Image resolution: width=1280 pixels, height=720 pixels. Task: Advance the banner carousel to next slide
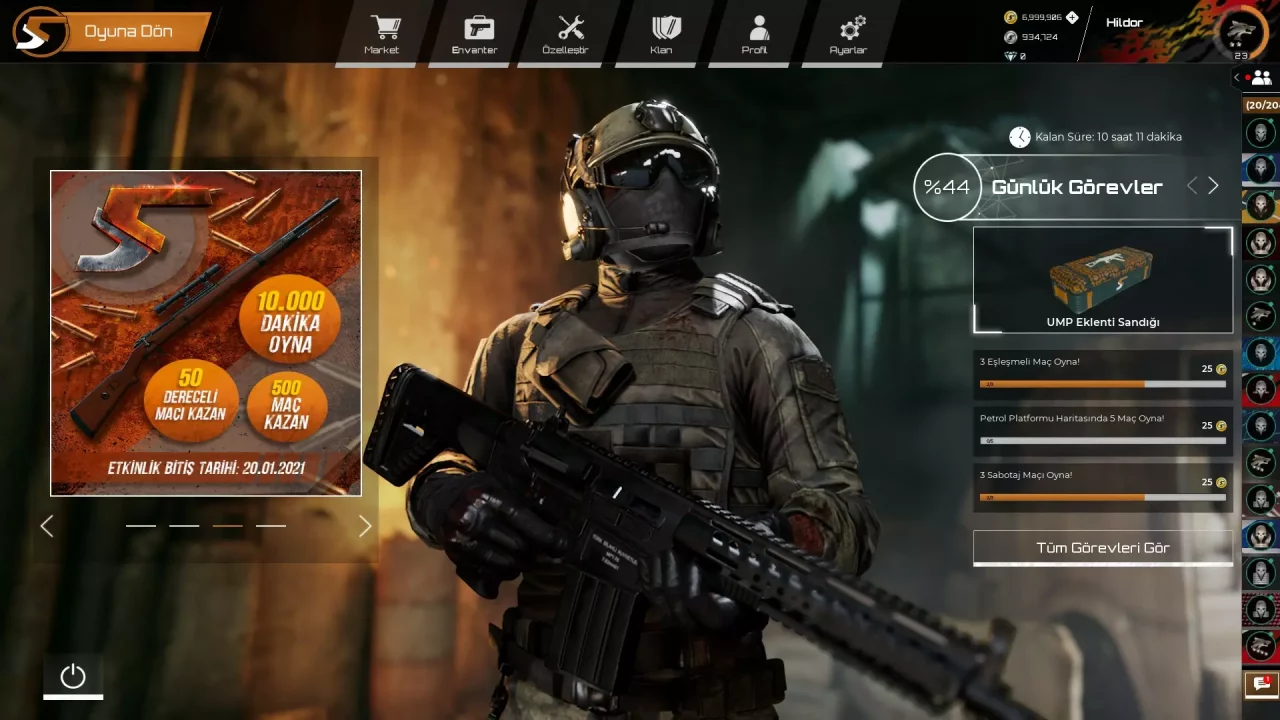(365, 526)
